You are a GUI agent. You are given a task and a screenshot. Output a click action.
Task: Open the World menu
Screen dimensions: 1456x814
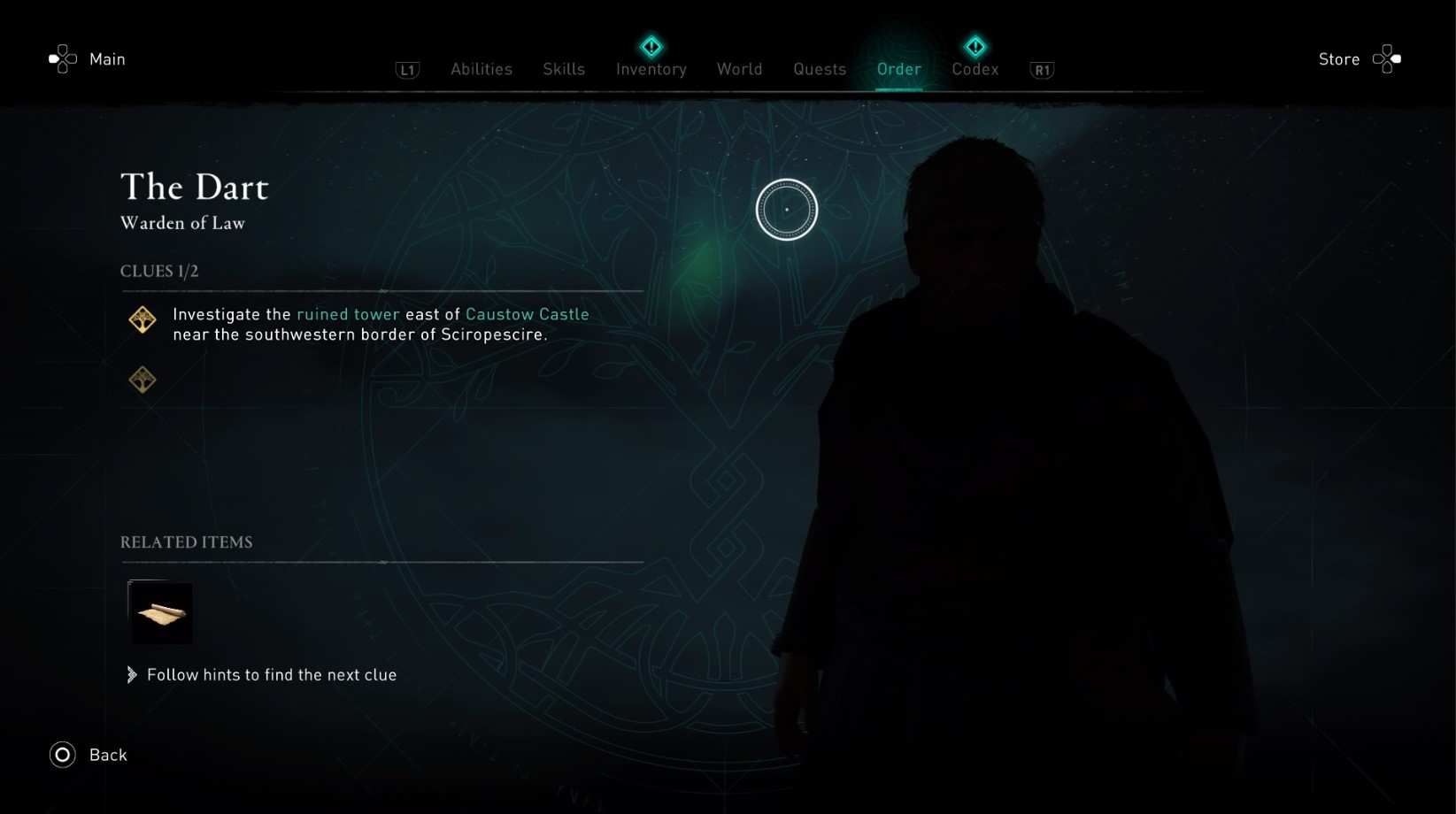740,69
